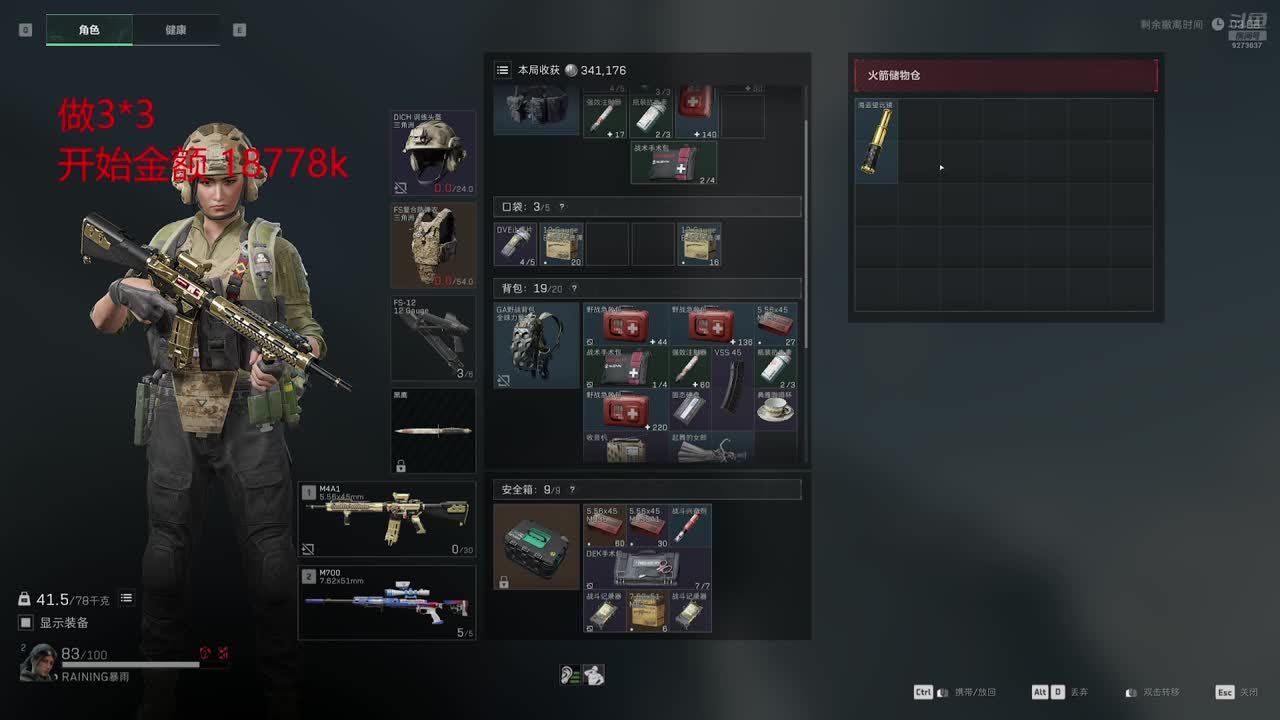Open the weight details list icon
The width and height of the screenshot is (1280, 720).
coord(127,598)
